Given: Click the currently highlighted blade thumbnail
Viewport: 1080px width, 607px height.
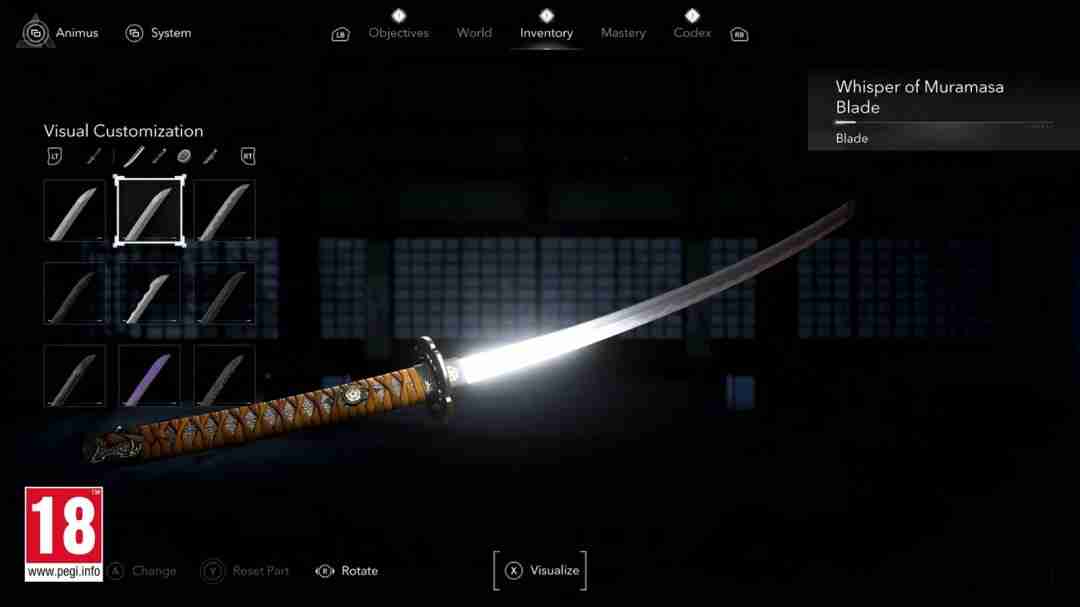Looking at the screenshot, I should pyautogui.click(x=149, y=211).
